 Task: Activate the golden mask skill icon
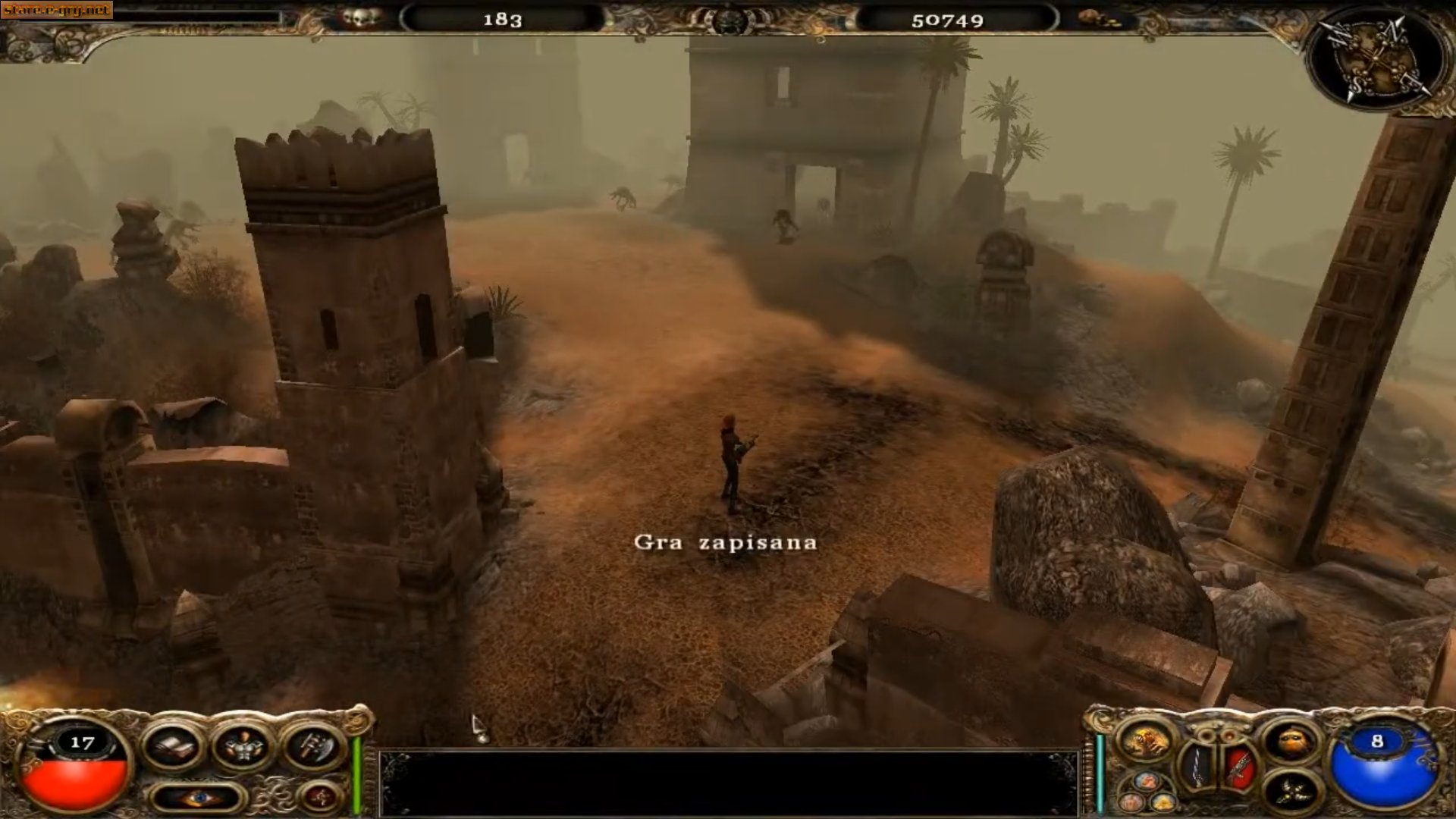click(x=1290, y=741)
